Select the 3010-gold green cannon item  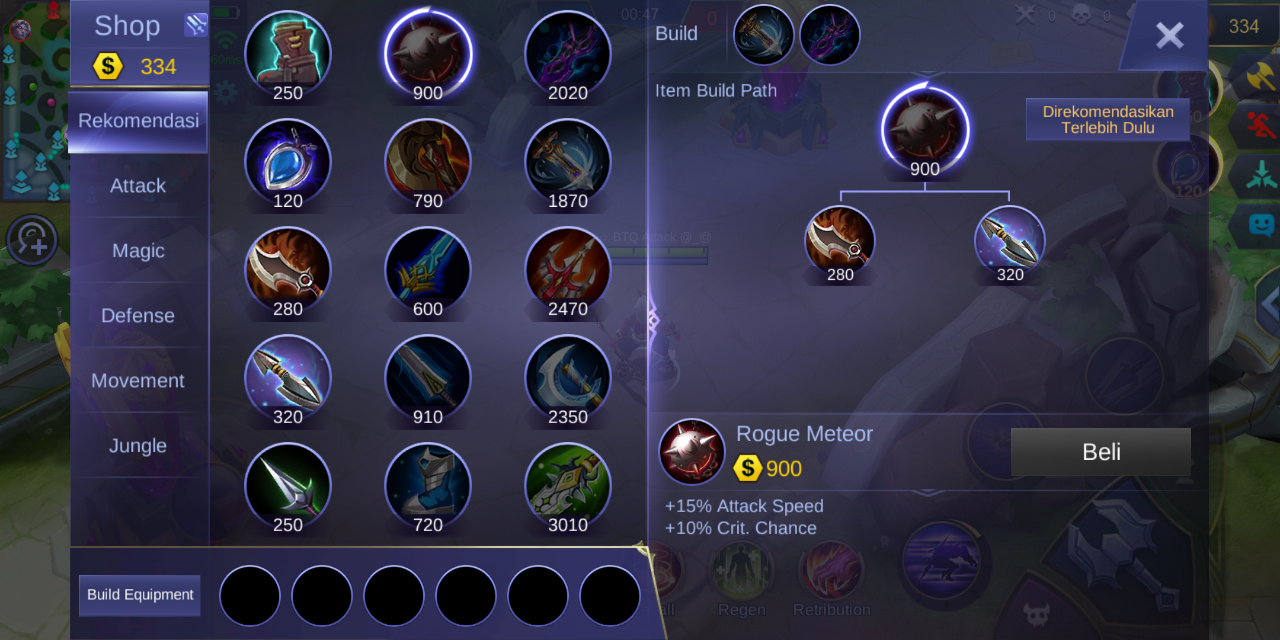568,485
